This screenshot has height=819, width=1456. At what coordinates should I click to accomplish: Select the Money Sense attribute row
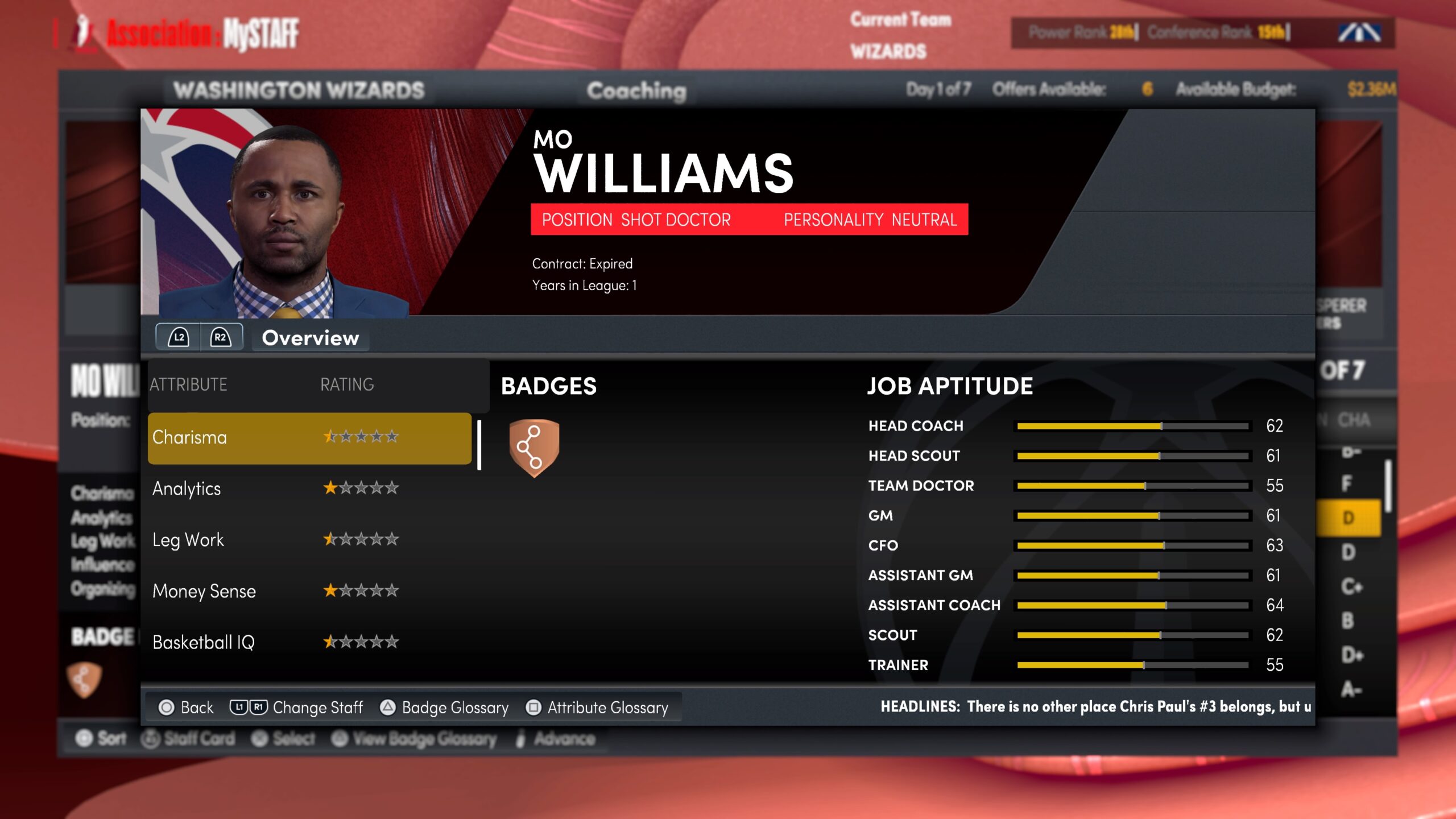[309, 591]
